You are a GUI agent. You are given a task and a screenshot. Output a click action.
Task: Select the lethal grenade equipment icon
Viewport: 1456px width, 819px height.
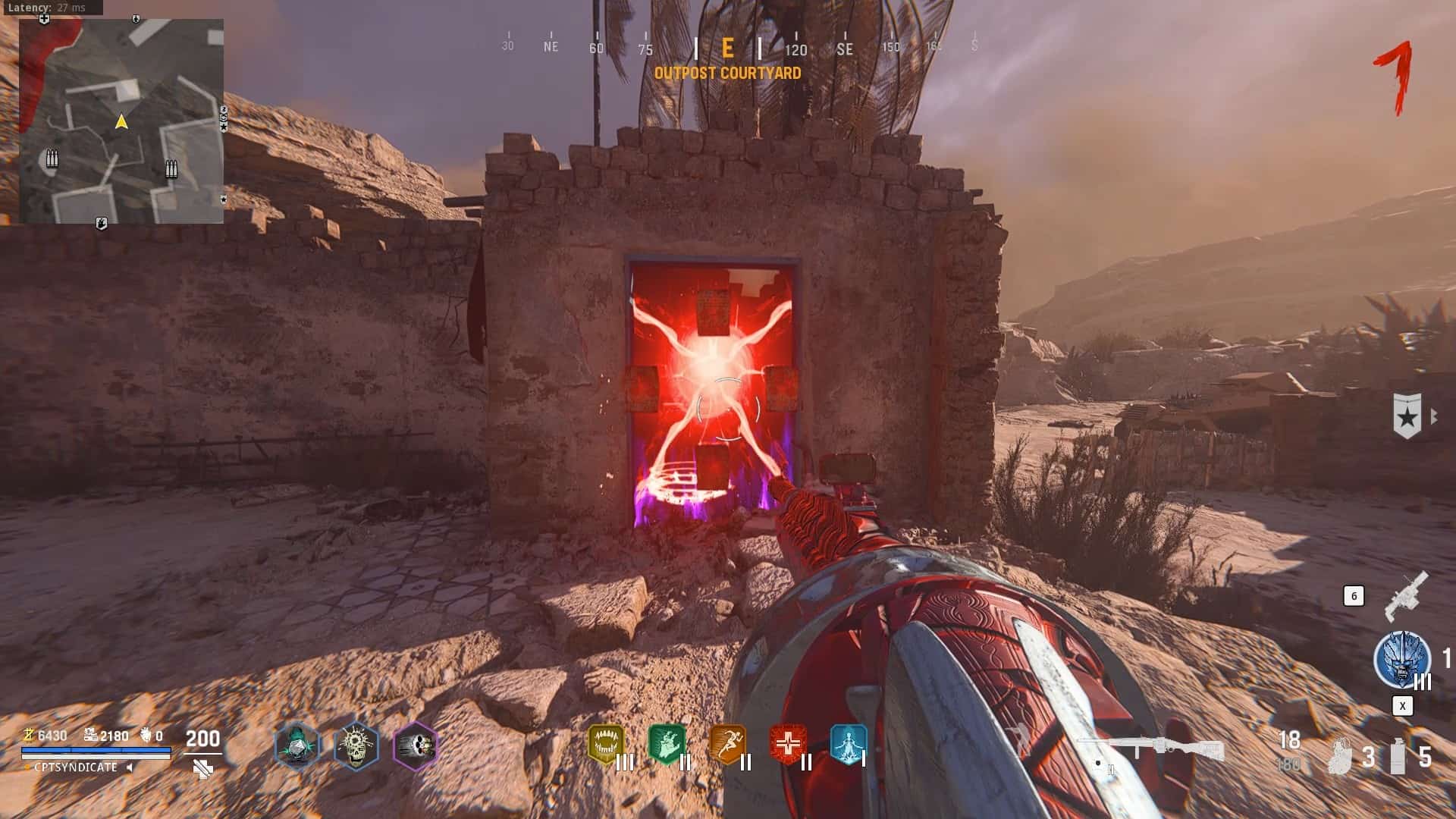coord(1341,755)
